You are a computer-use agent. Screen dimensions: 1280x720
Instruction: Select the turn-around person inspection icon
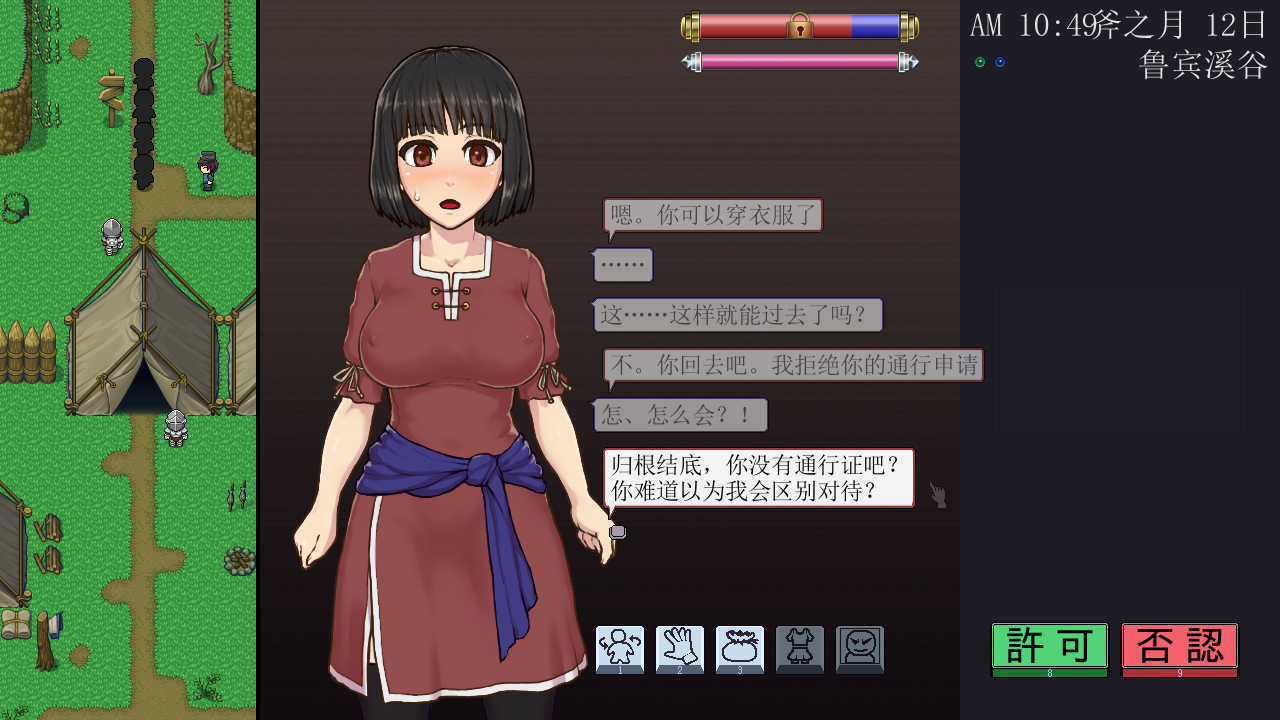[x=620, y=649]
